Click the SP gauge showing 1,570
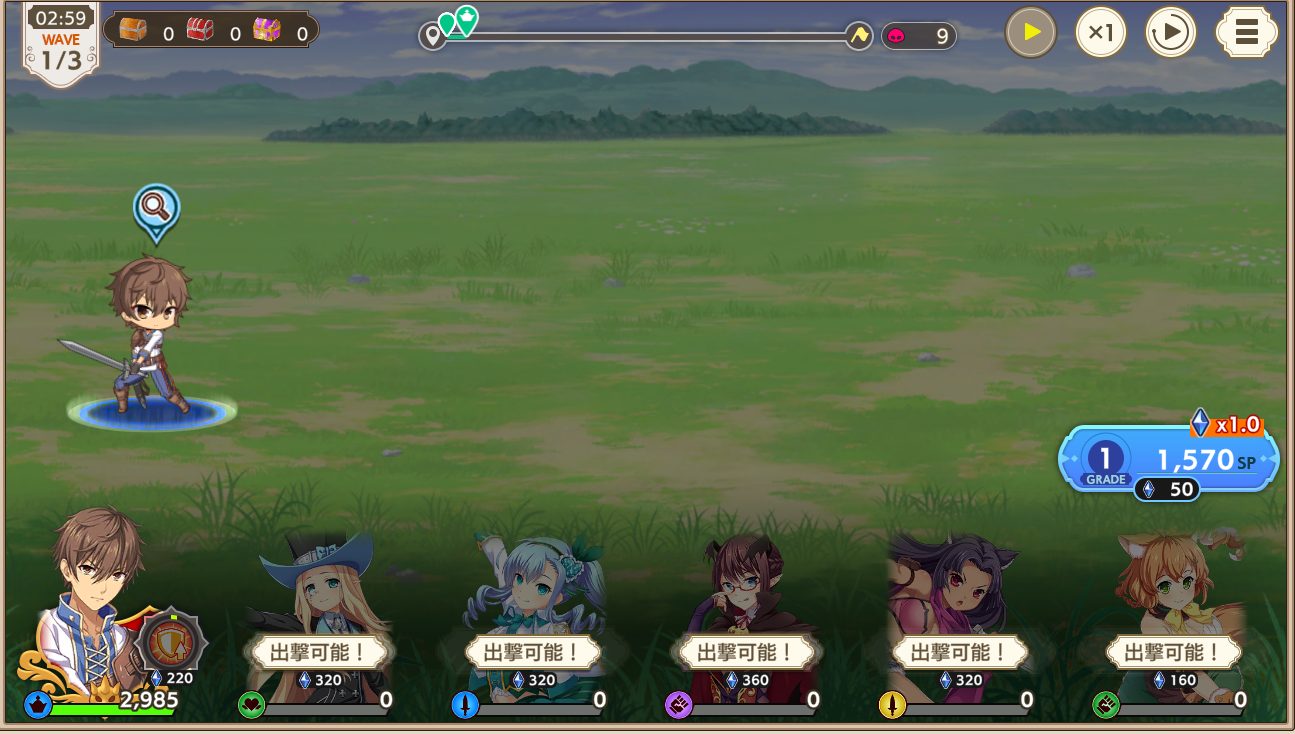The height and width of the screenshot is (734, 1295). pyautogui.click(x=1197, y=460)
